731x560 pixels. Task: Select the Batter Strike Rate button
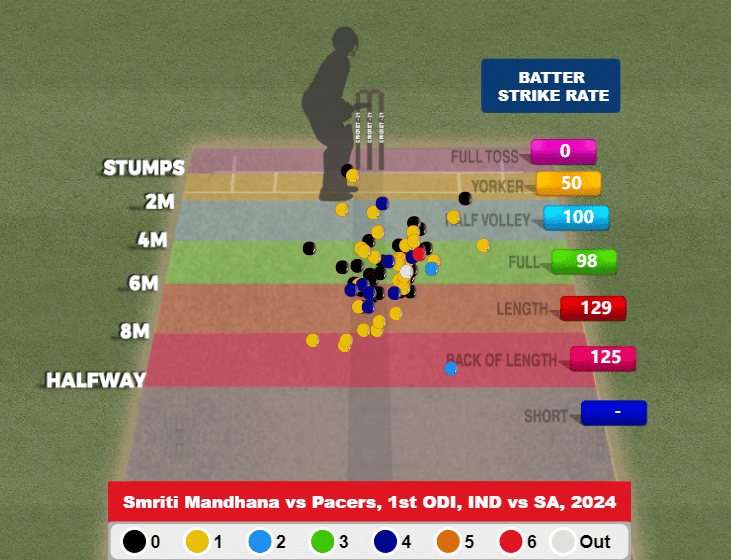click(550, 86)
